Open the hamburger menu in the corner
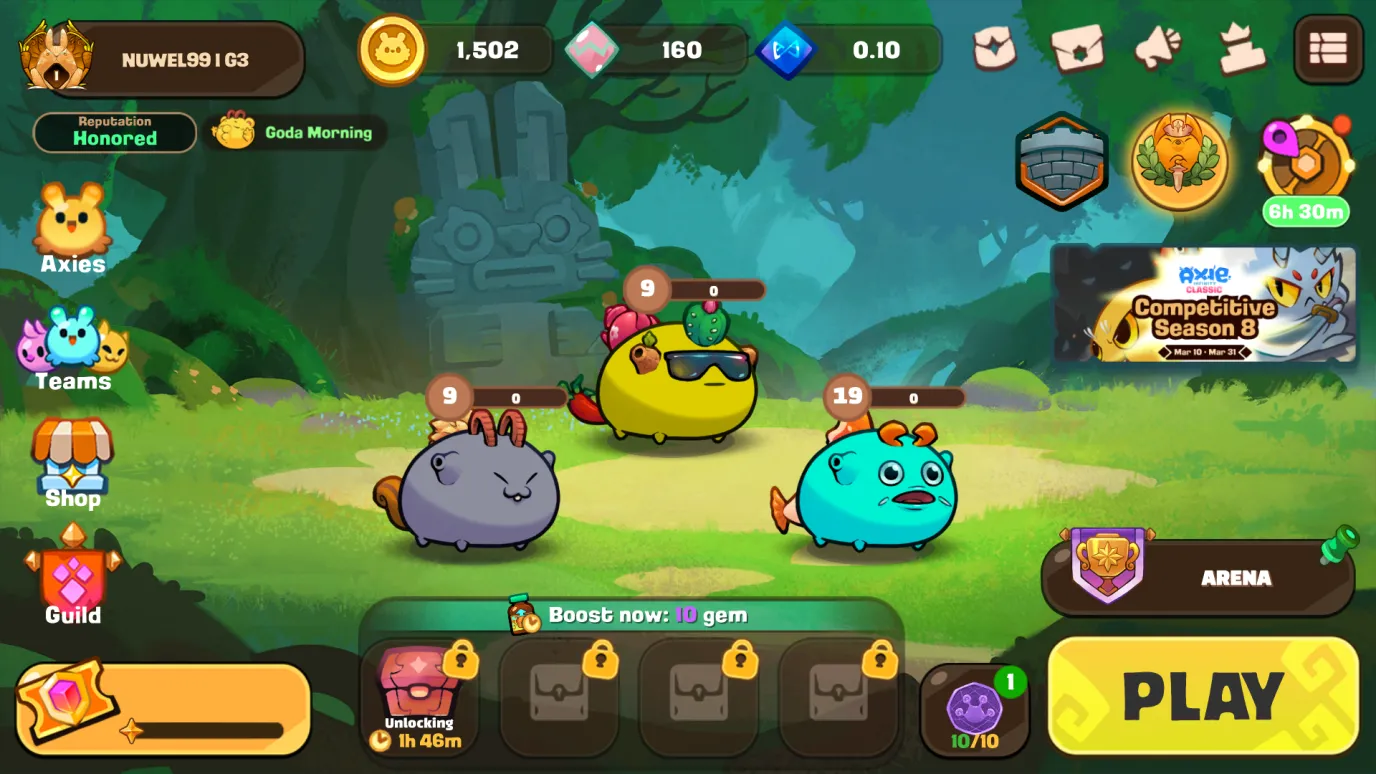1376x774 pixels. pyautogui.click(x=1328, y=49)
